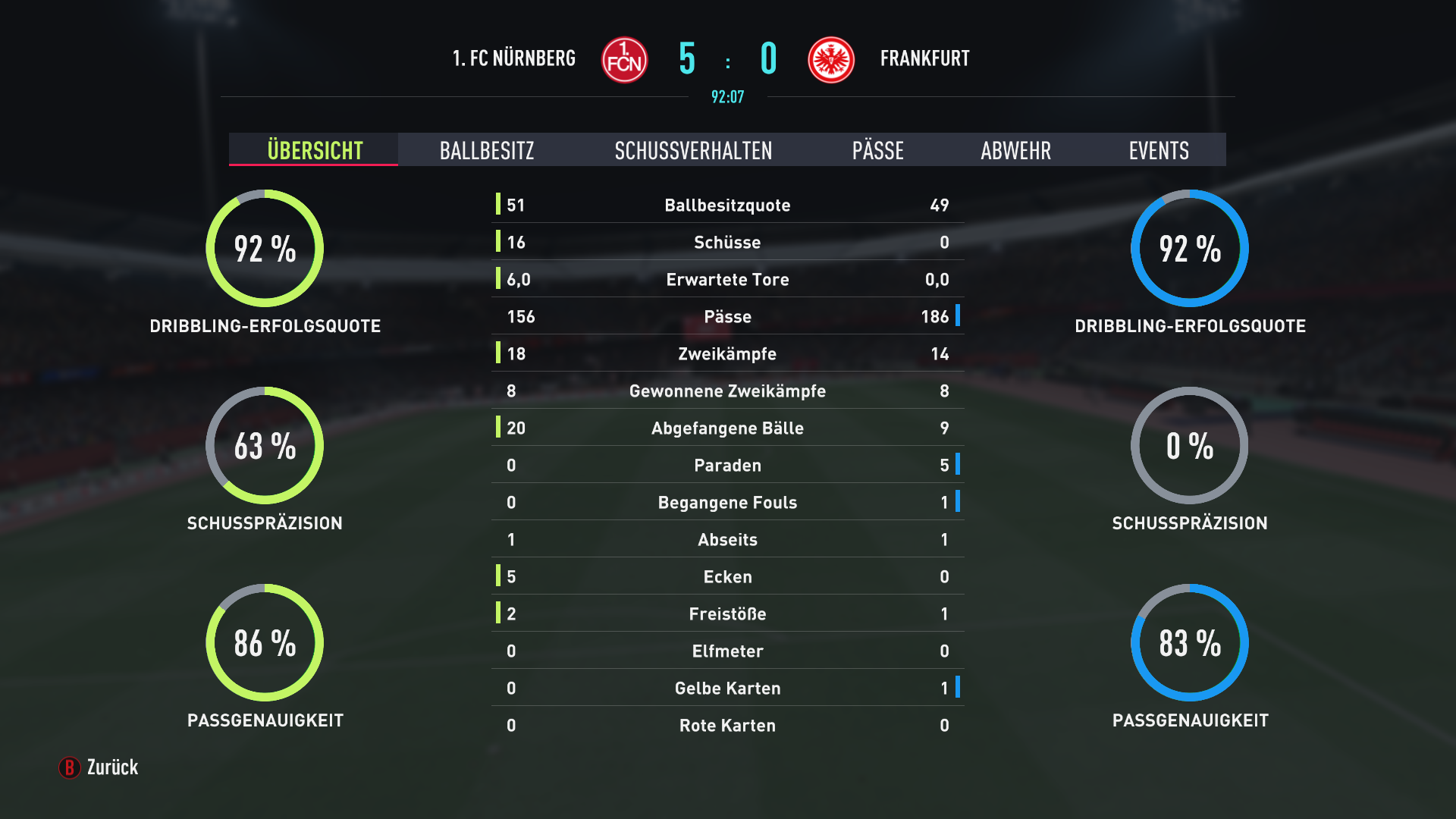Switch to the Ballbesitz tab
This screenshot has width=1456, height=819.
487,150
